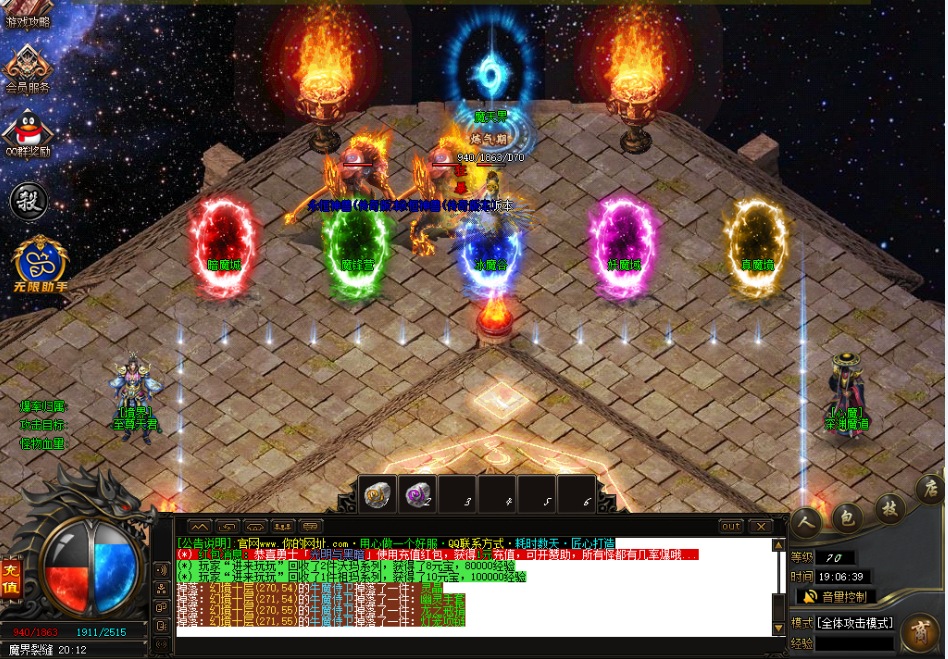Use the item in hotbar slot 1
The height and width of the screenshot is (659, 948).
[x=378, y=494]
